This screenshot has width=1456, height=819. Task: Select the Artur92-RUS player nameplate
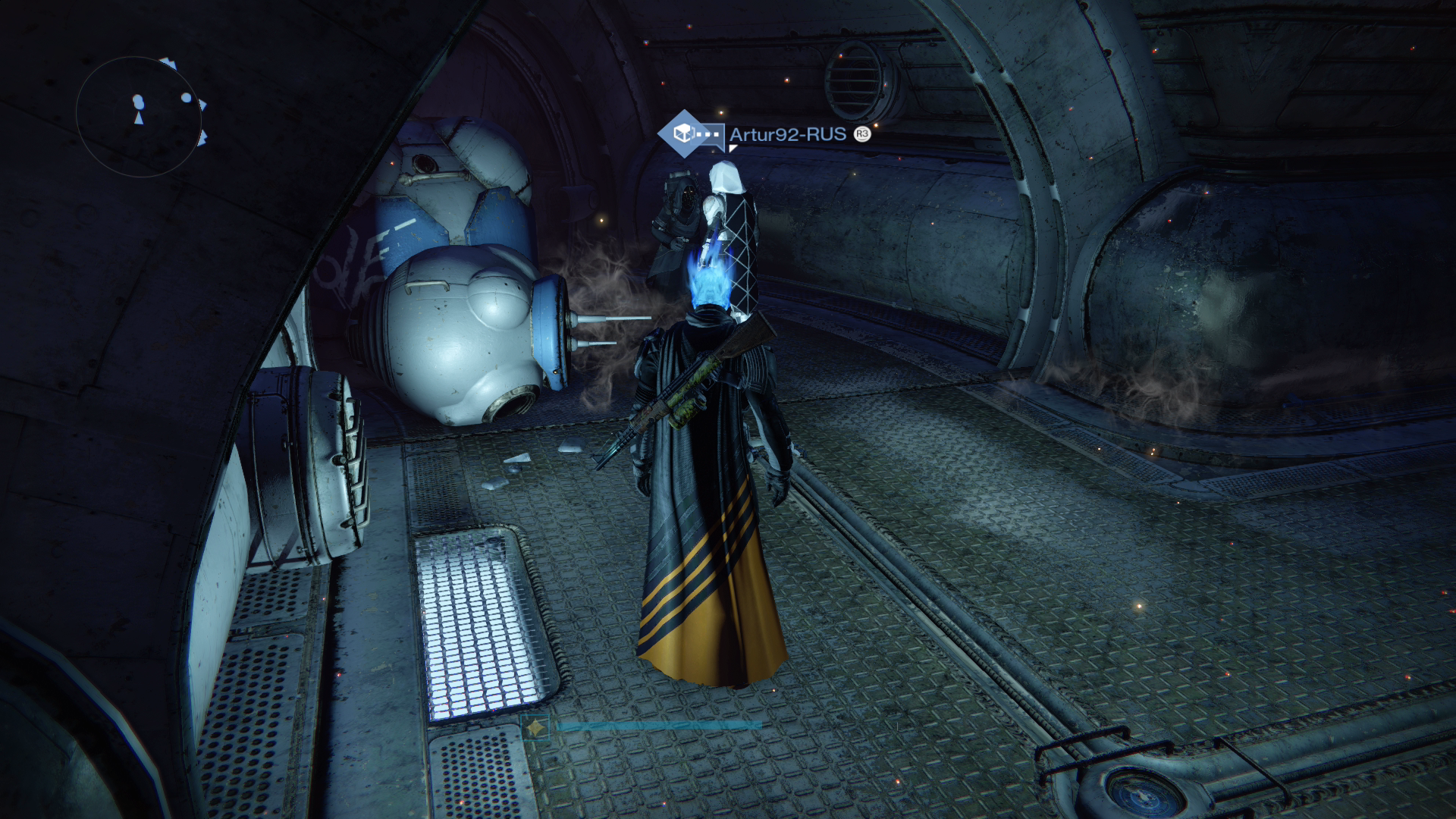(x=787, y=135)
